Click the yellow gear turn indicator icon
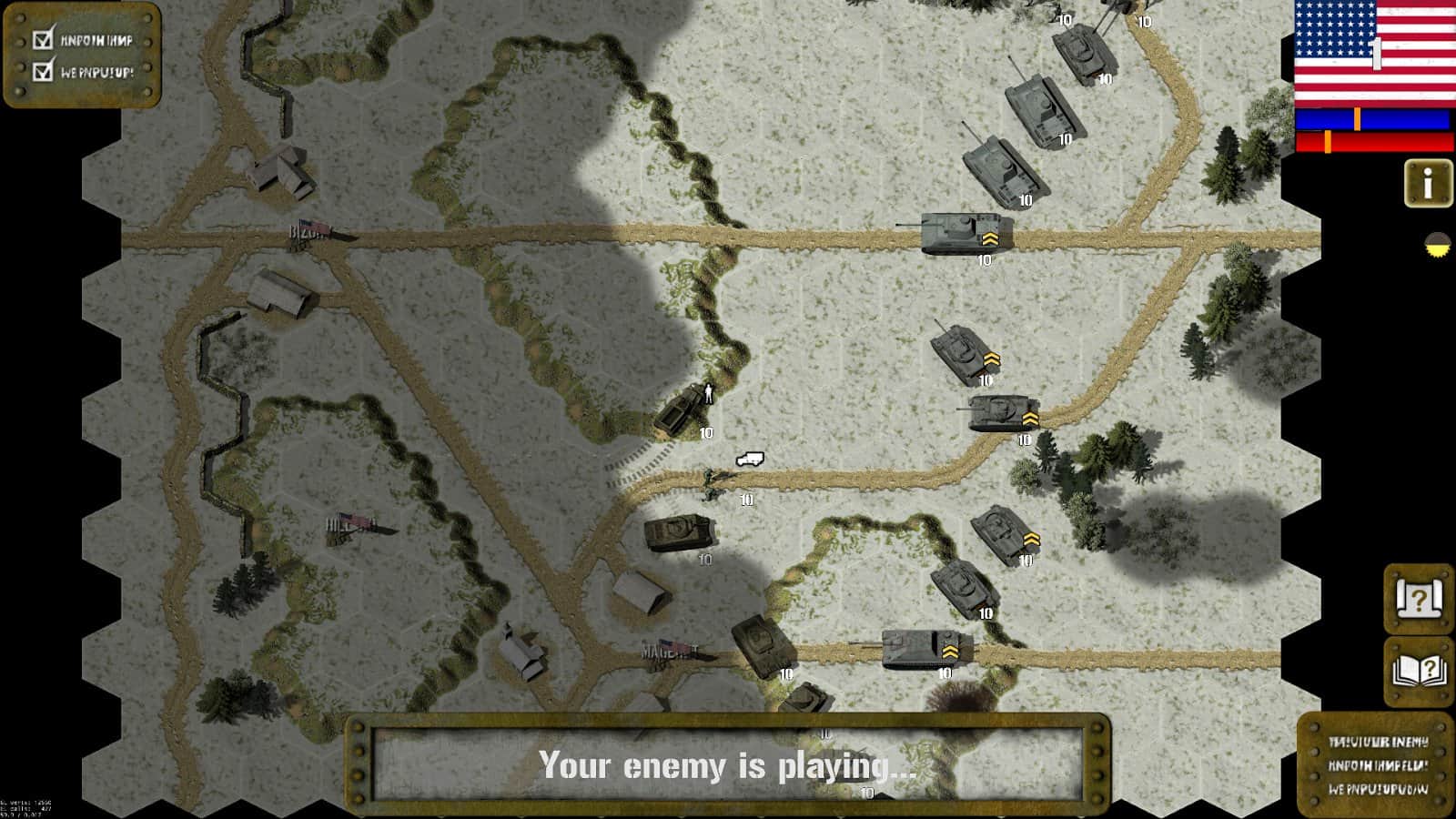This screenshot has width=1456, height=819. (x=1435, y=242)
